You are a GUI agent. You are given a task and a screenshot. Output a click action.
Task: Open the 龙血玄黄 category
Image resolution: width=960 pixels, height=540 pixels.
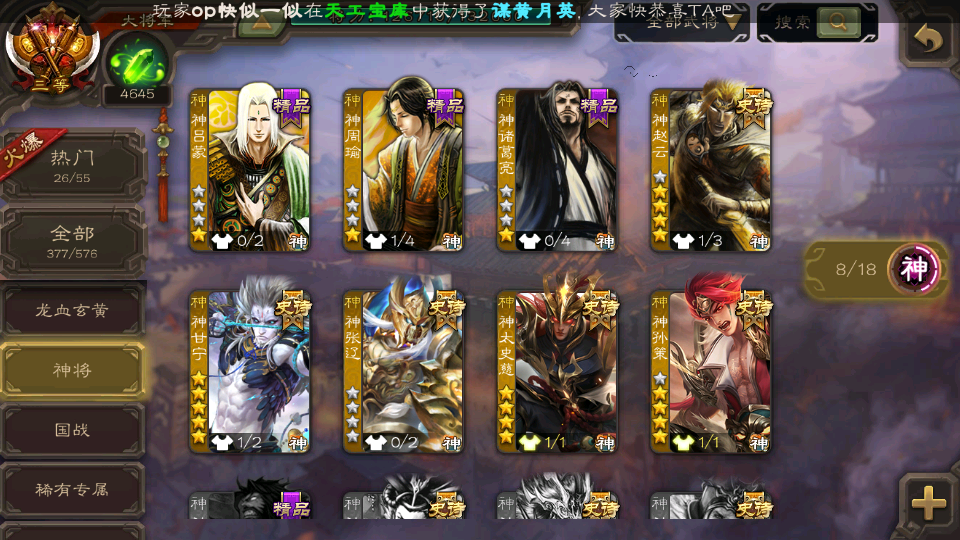72,311
